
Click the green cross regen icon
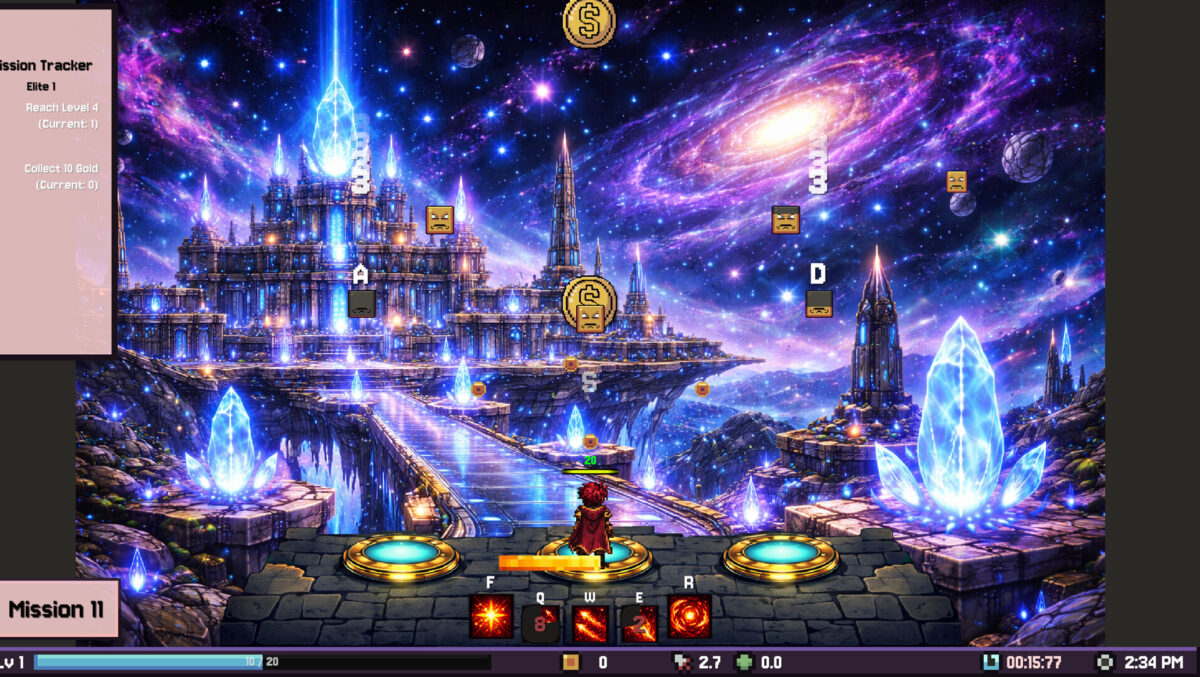(x=744, y=662)
